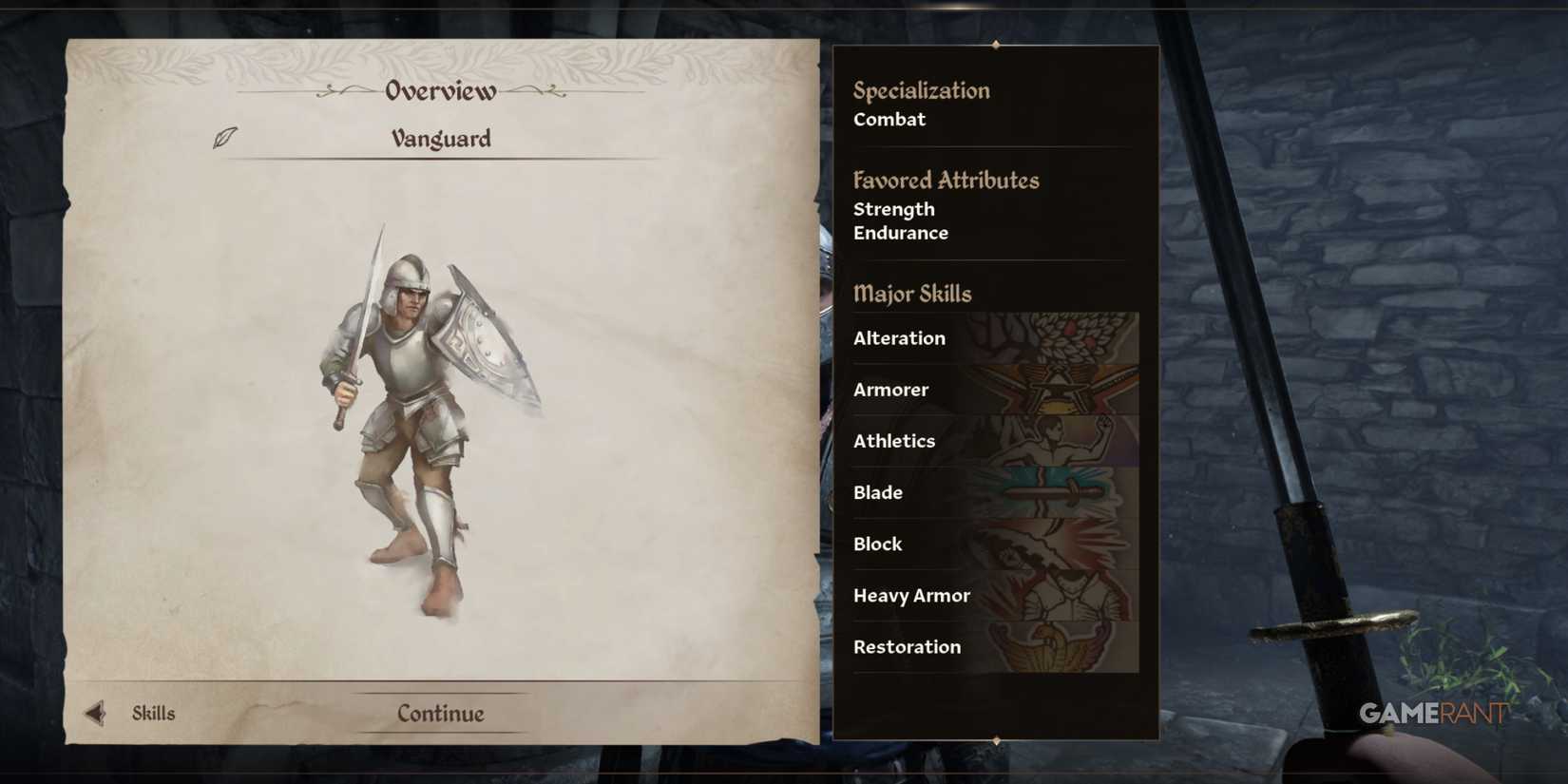Toggle the Strength favored attribute
The image size is (1568, 784).
tap(893, 208)
